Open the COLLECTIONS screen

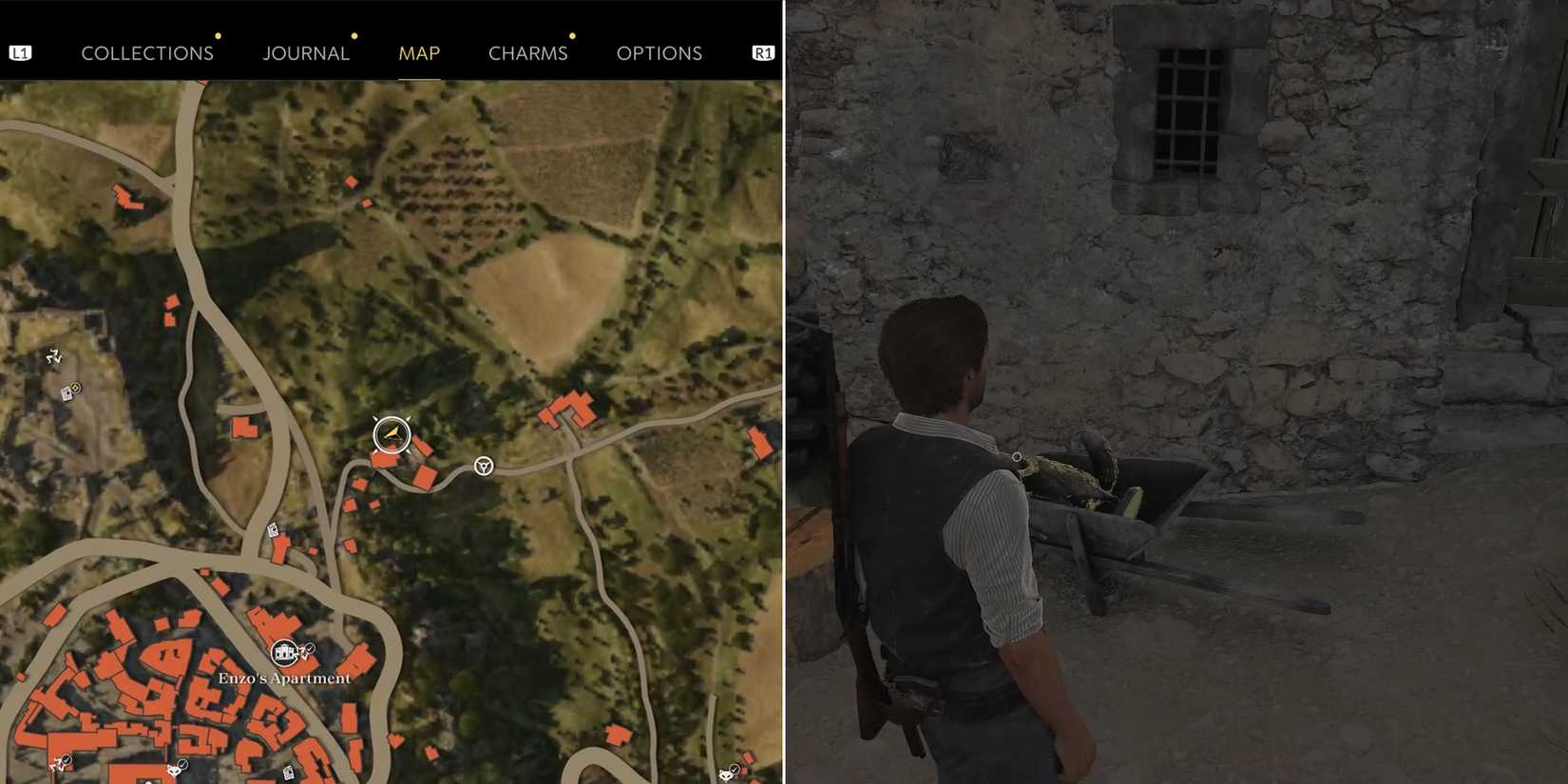147,53
